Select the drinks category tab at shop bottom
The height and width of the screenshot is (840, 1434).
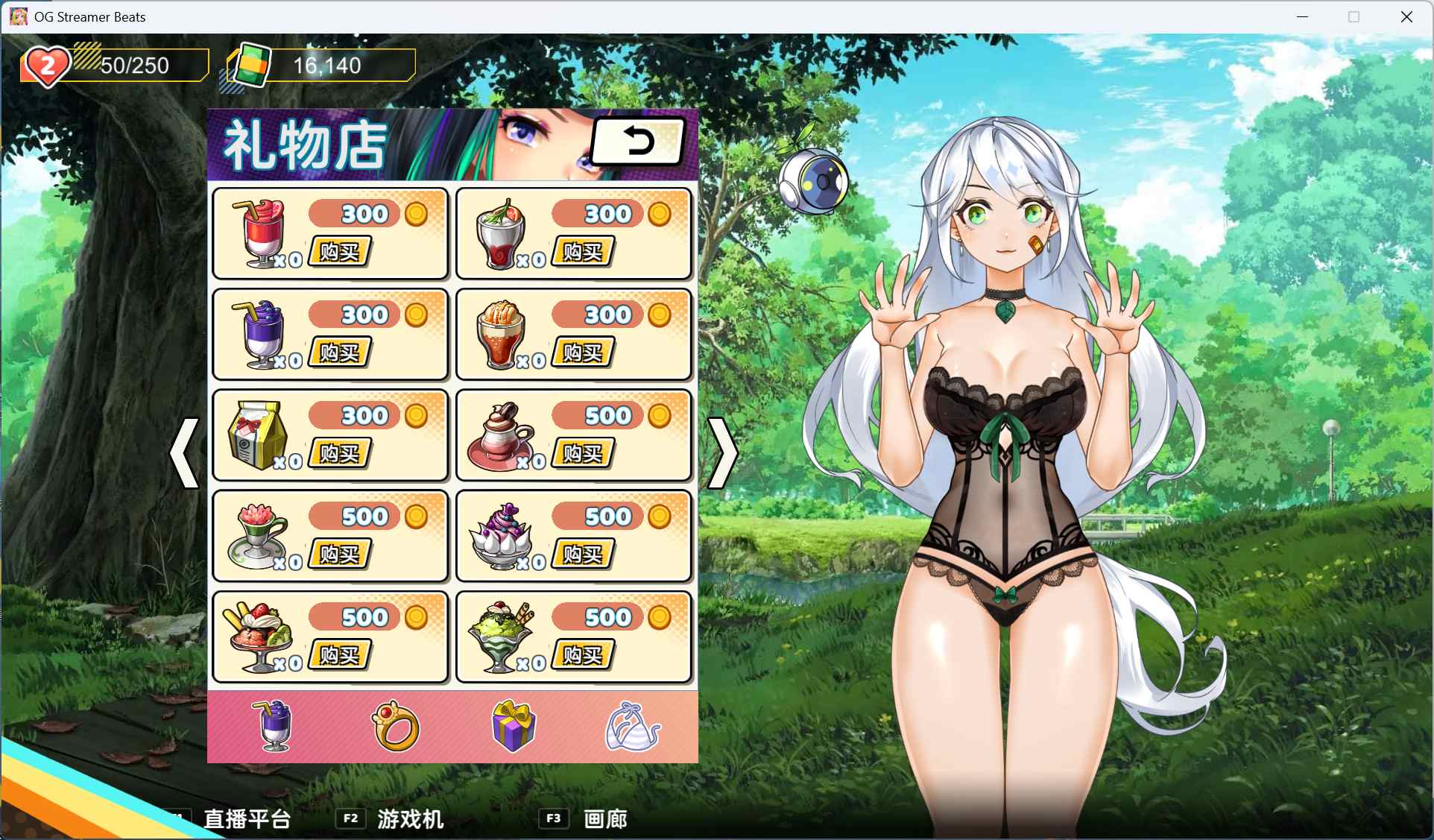point(273,727)
